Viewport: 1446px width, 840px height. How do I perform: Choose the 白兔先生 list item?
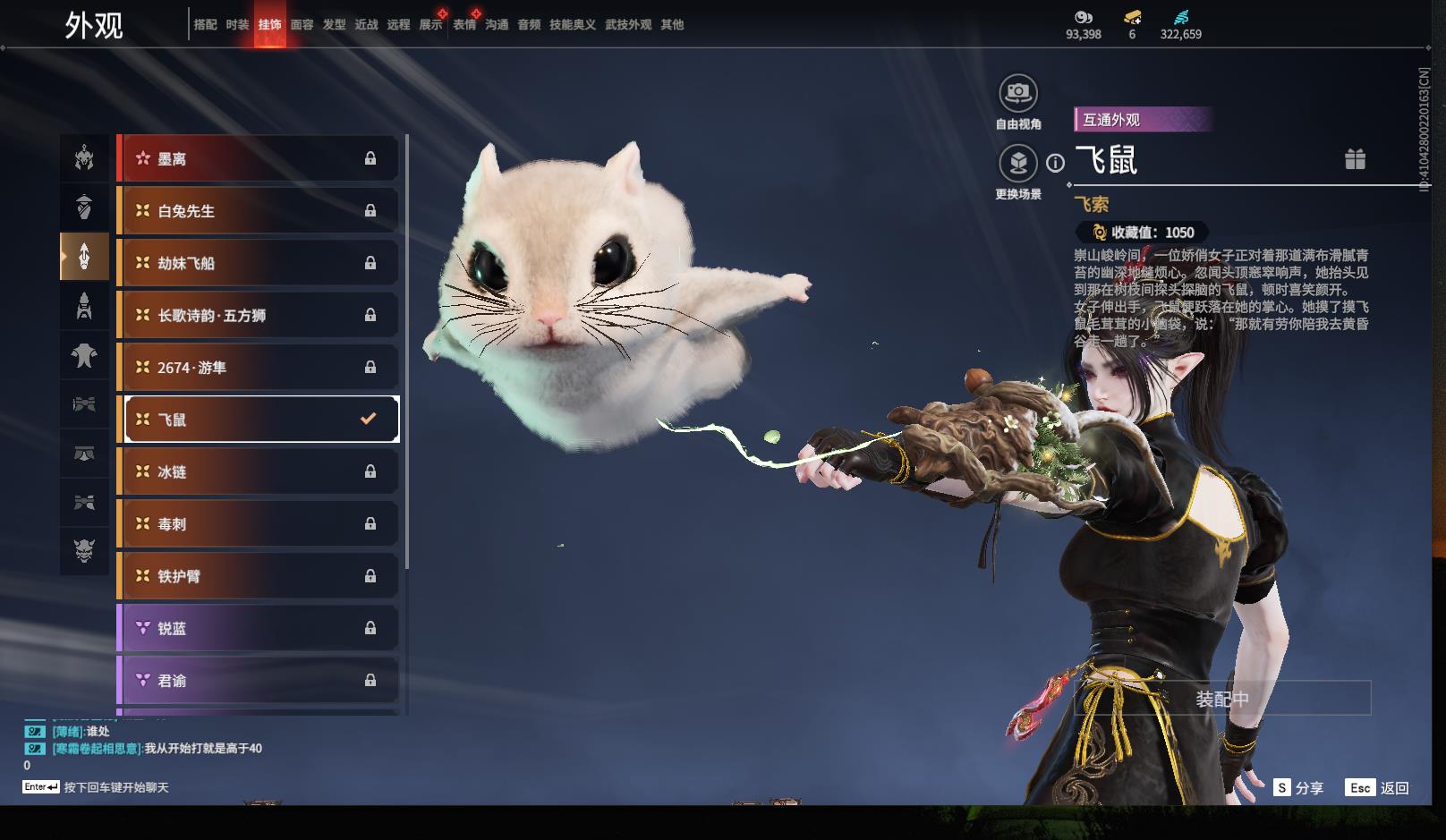click(x=258, y=211)
